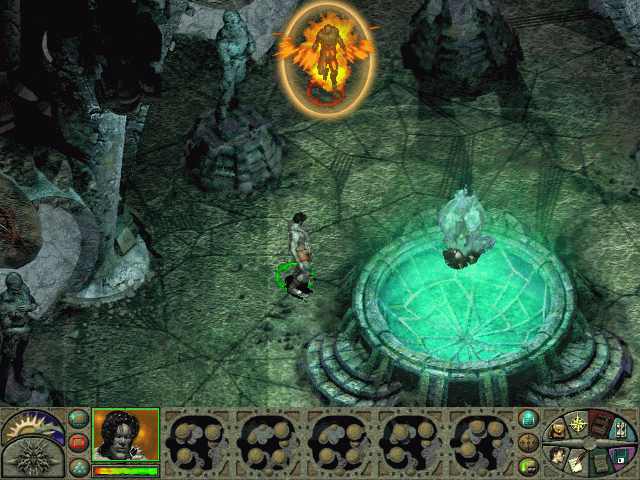Image resolution: width=640 pixels, height=480 pixels.
Task: Open the map via compass icon
Action: click(578, 423)
